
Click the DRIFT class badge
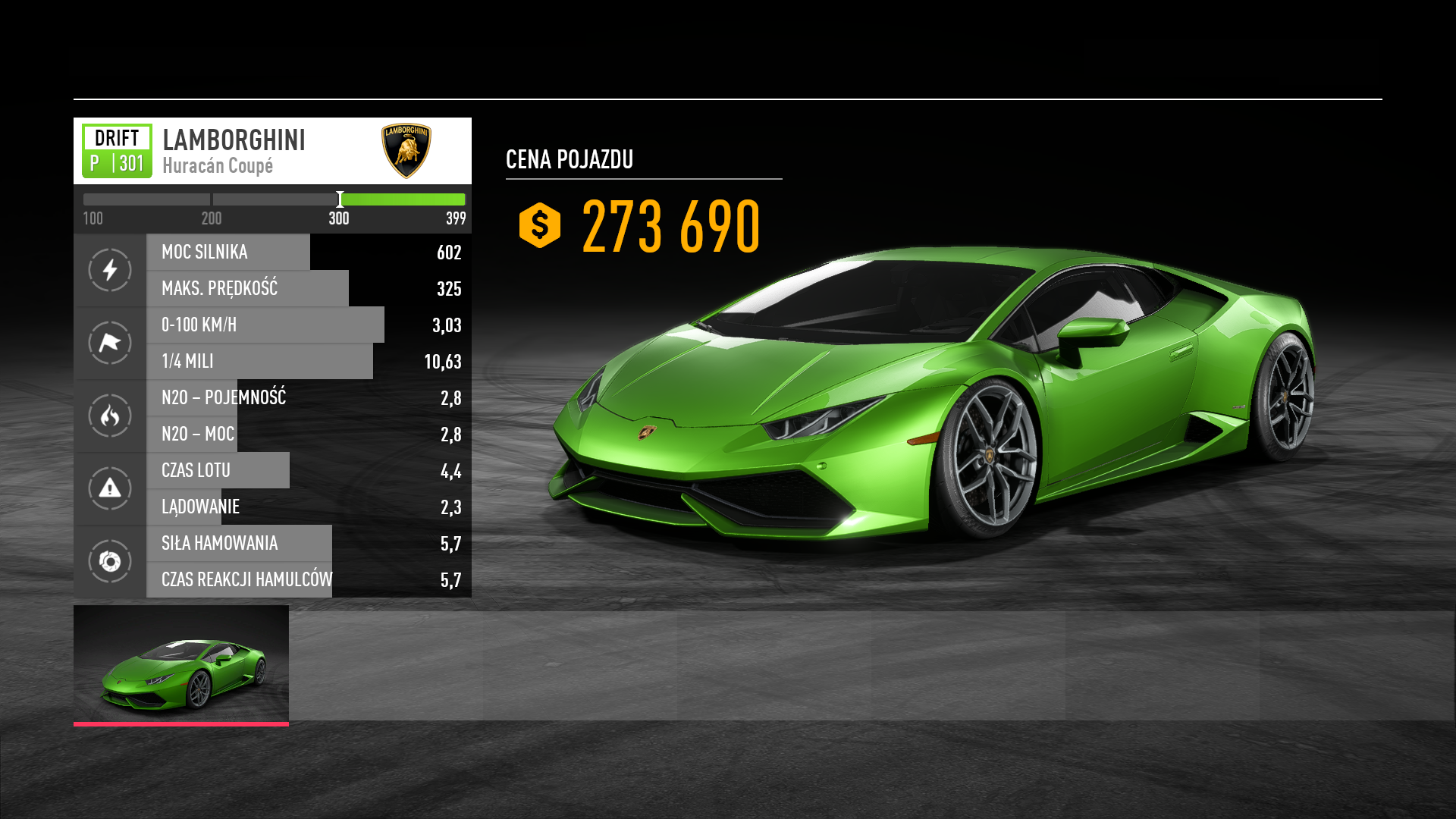click(x=117, y=151)
